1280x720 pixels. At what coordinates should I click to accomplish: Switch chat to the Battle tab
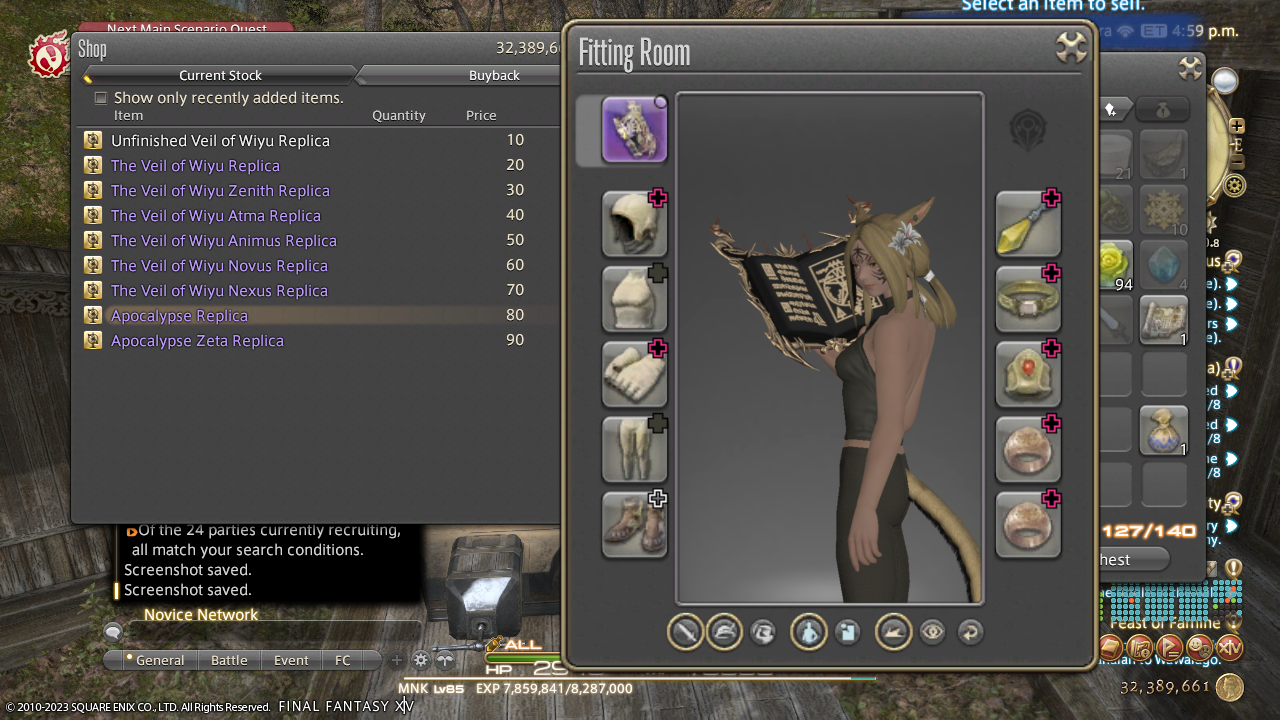(229, 660)
